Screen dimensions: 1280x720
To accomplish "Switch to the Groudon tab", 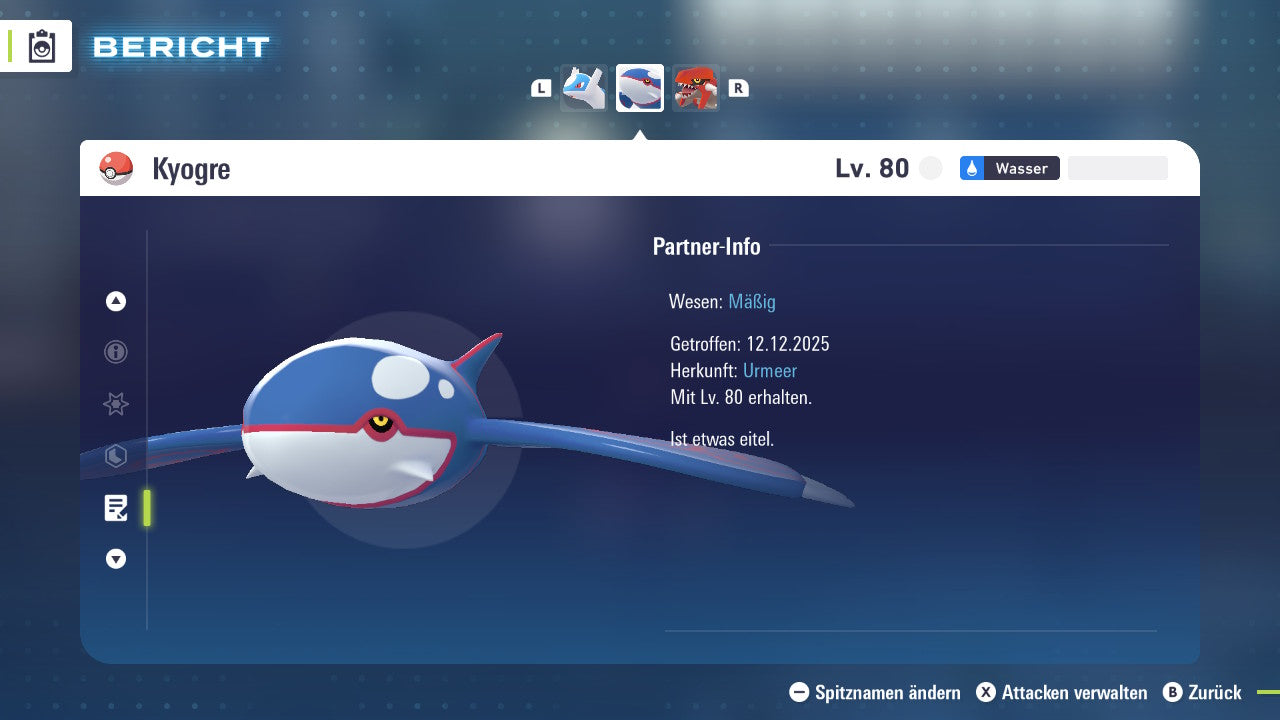I will click(697, 87).
